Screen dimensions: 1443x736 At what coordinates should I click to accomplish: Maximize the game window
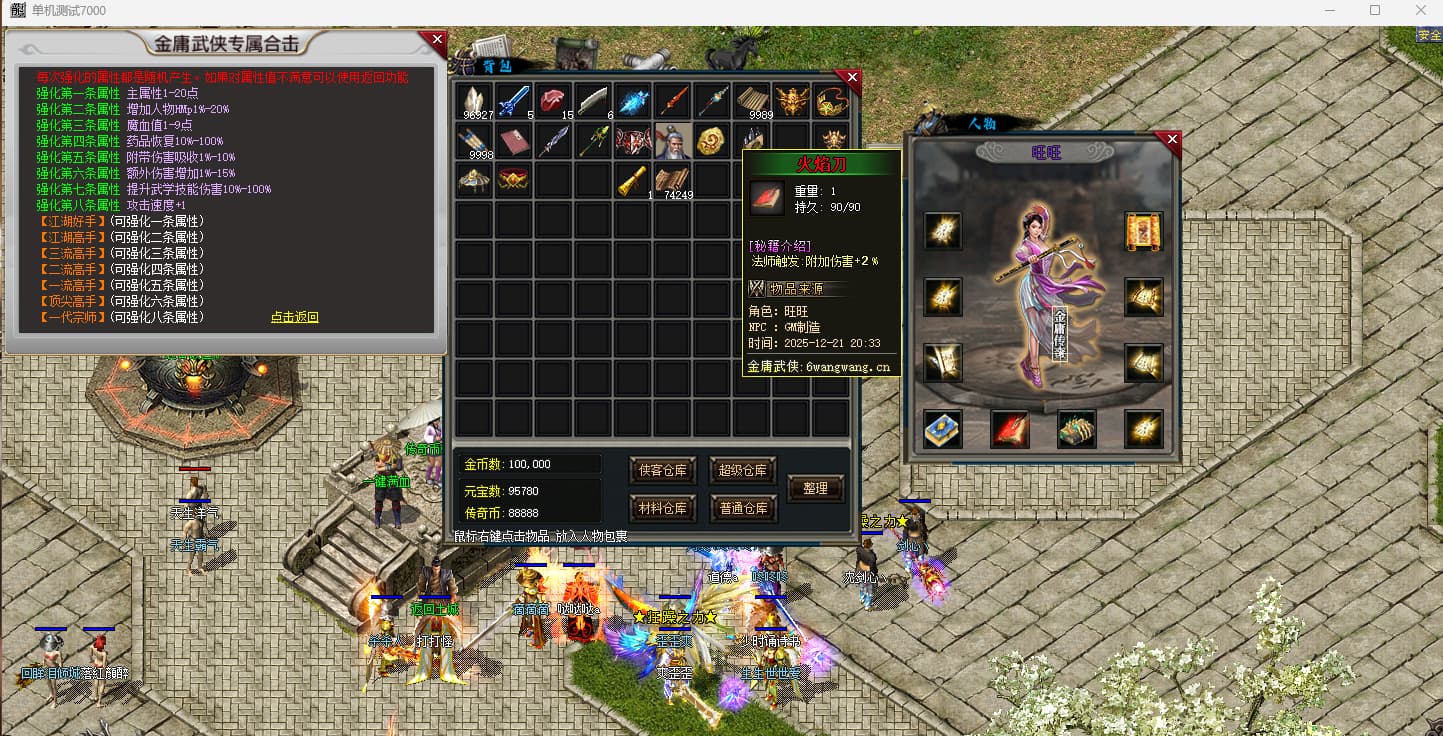(x=1375, y=11)
